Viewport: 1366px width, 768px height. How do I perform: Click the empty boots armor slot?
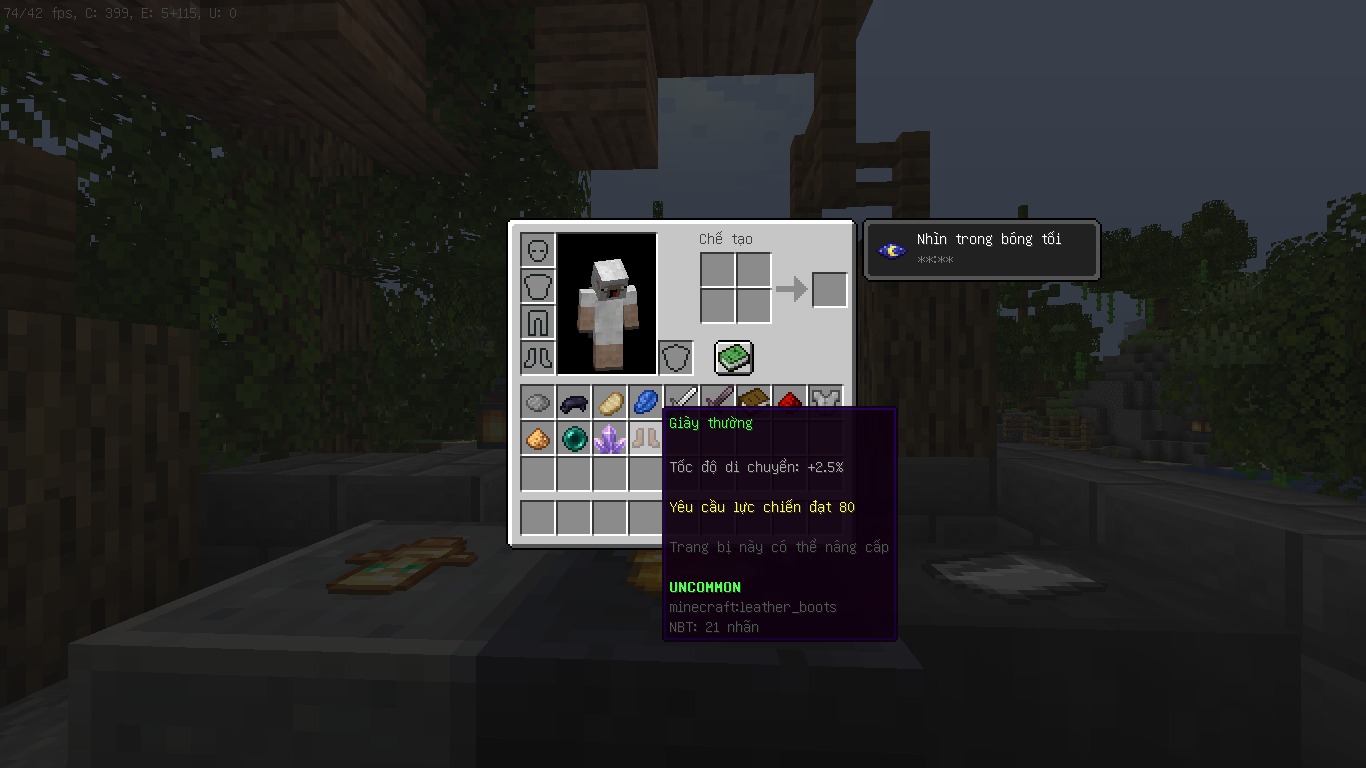click(x=538, y=358)
